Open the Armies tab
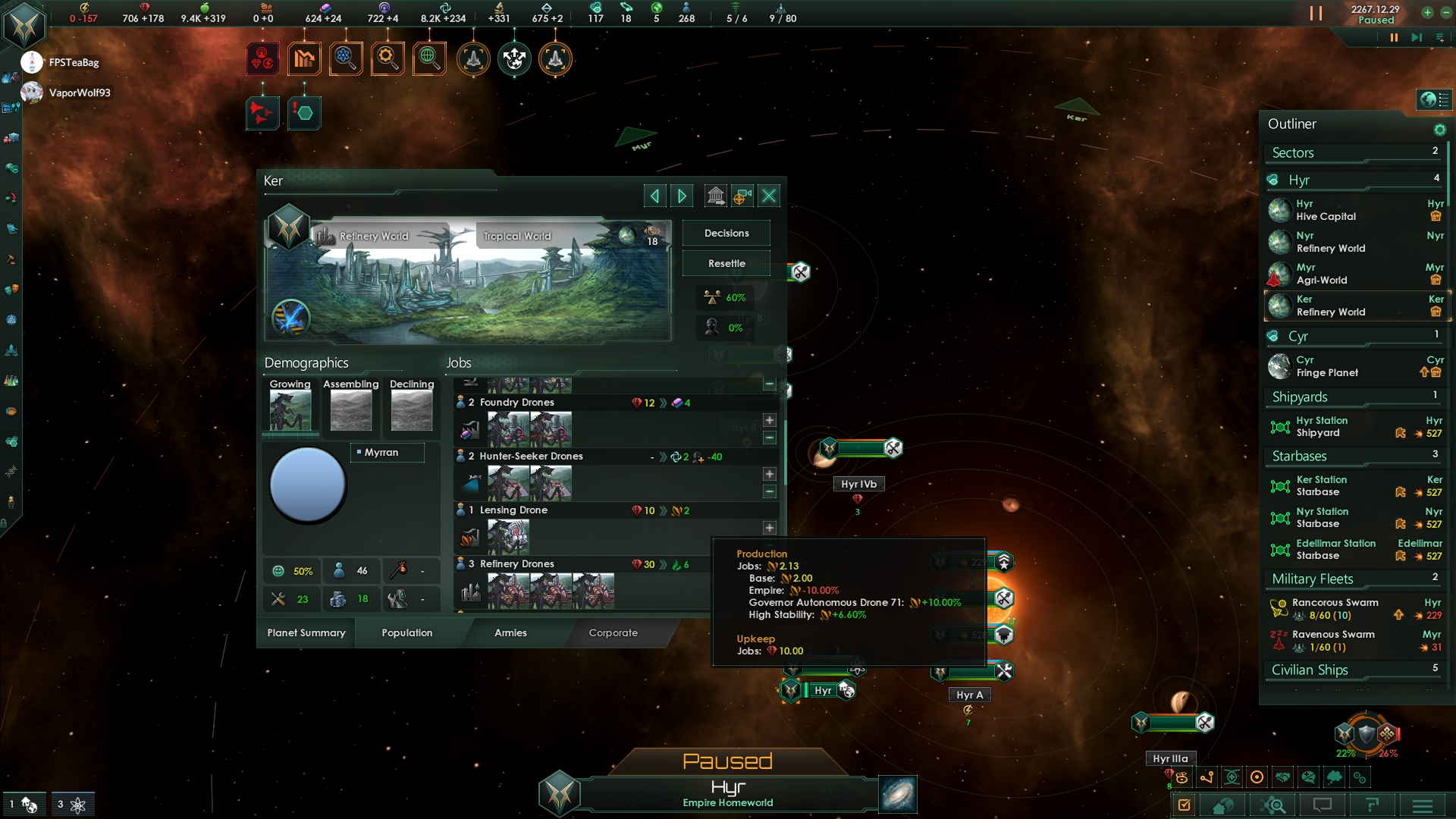Viewport: 1456px width, 819px height. (x=510, y=633)
